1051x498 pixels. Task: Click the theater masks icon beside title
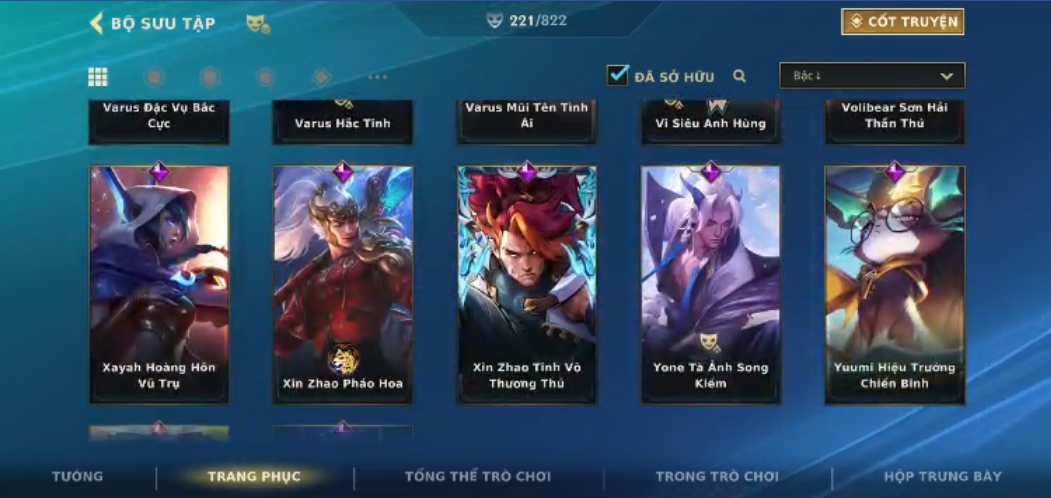pos(258,23)
